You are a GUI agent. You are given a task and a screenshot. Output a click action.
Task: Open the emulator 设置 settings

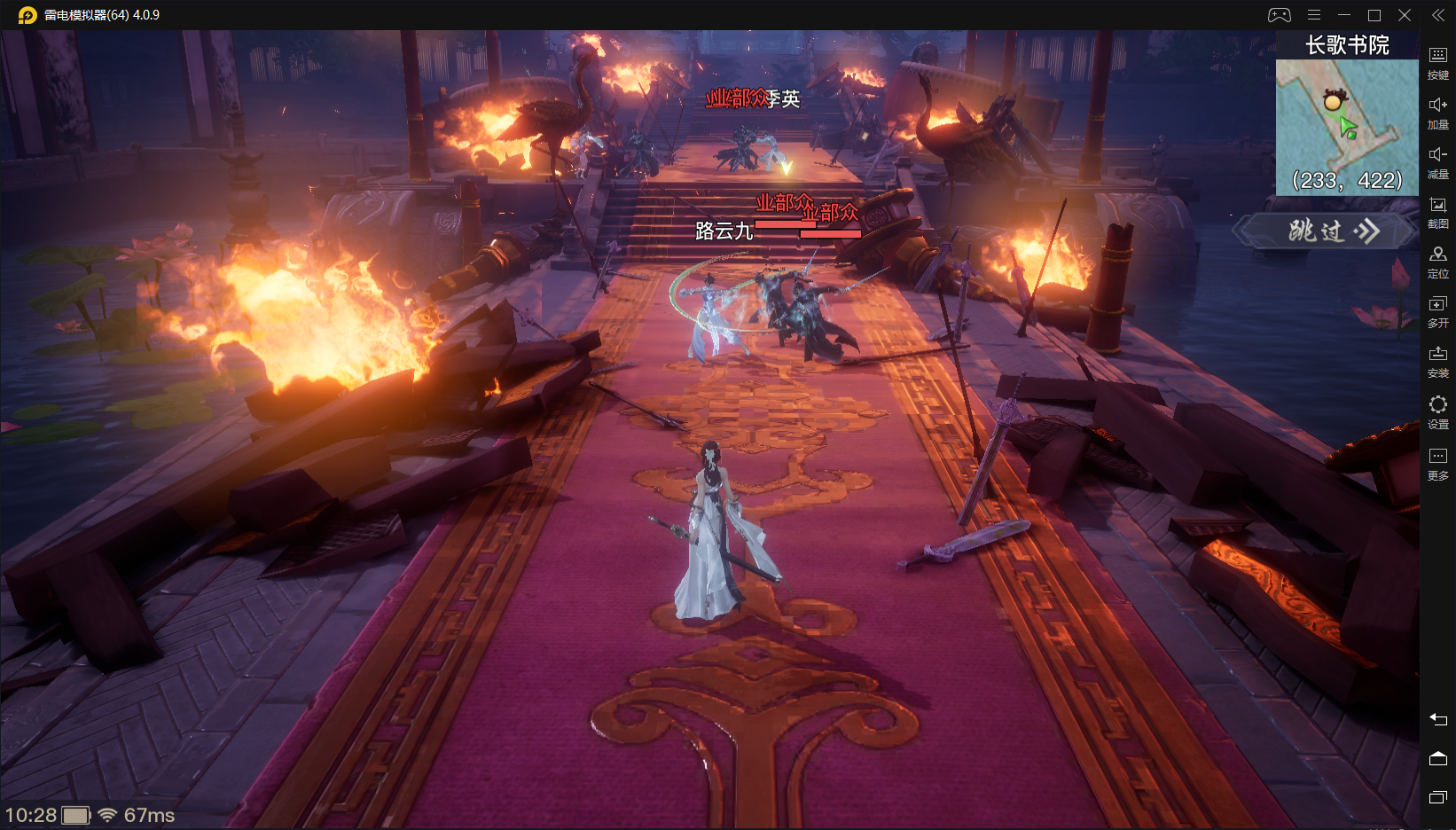pyautogui.click(x=1437, y=411)
